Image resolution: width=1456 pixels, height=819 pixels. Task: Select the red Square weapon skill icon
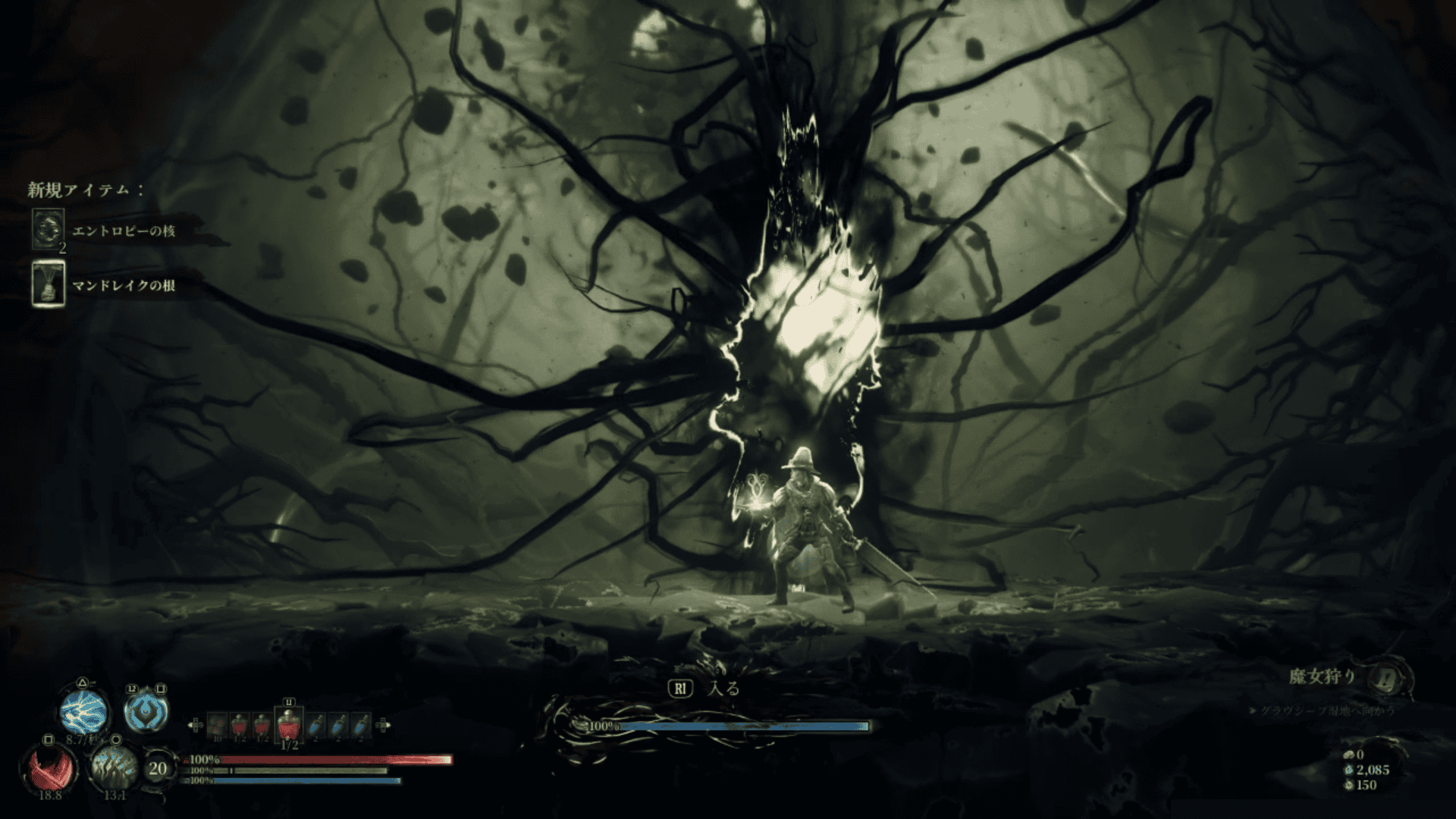pos(50,767)
